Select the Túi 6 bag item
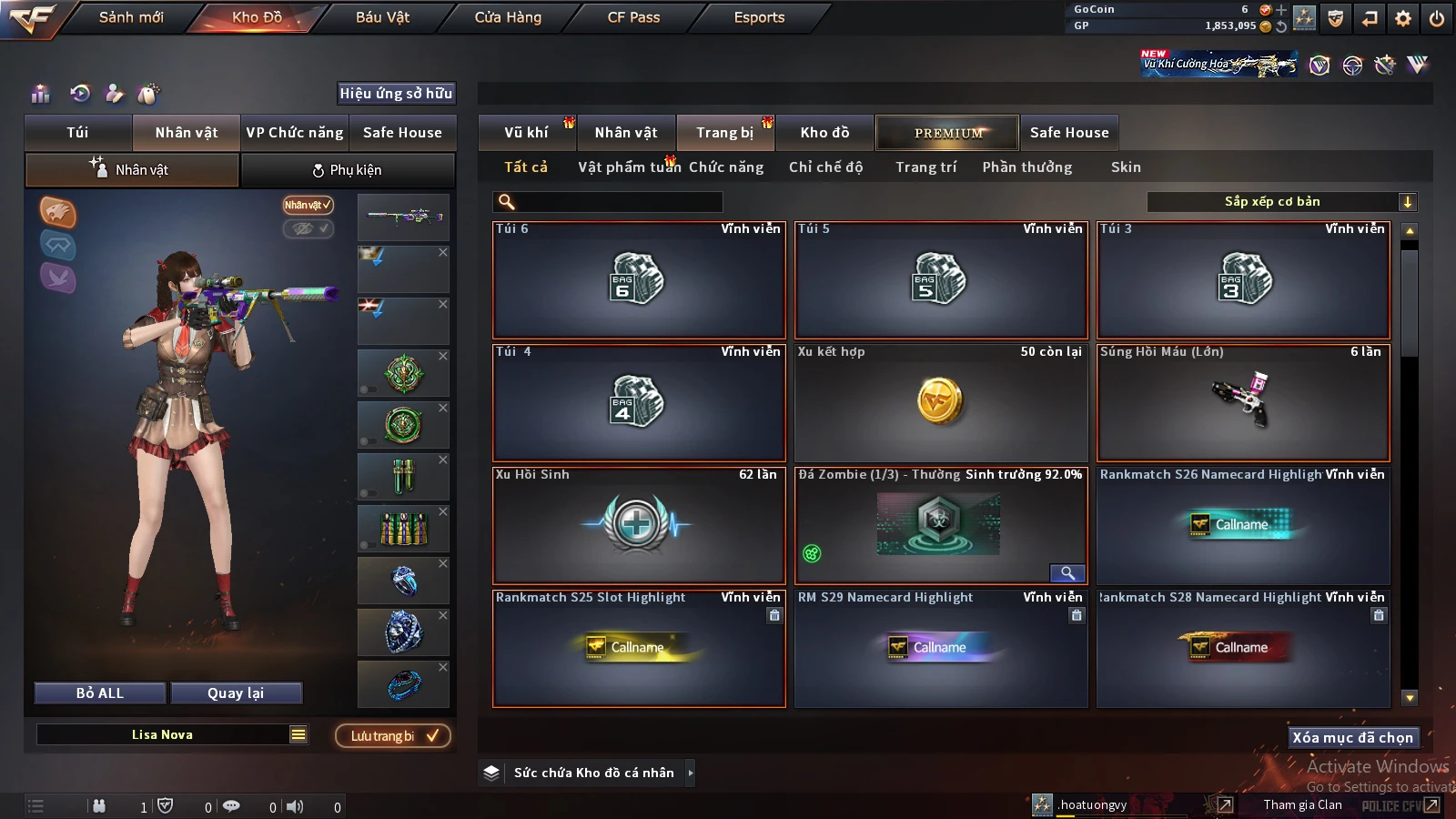Viewport: 1456px width, 819px height. (638, 279)
